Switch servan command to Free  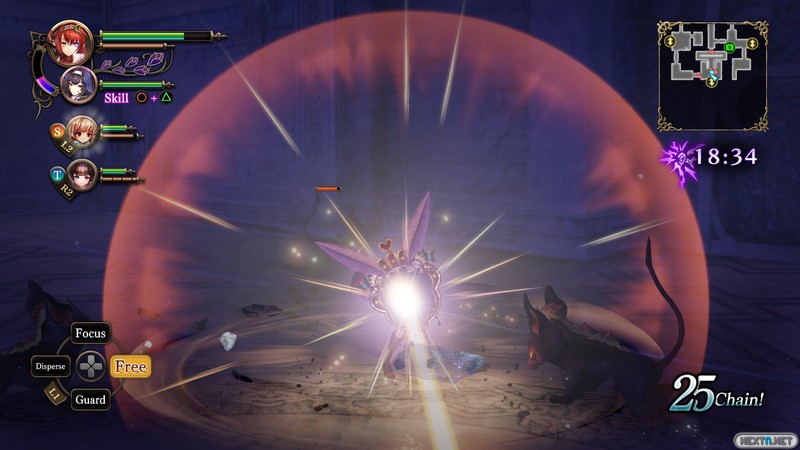click(130, 367)
